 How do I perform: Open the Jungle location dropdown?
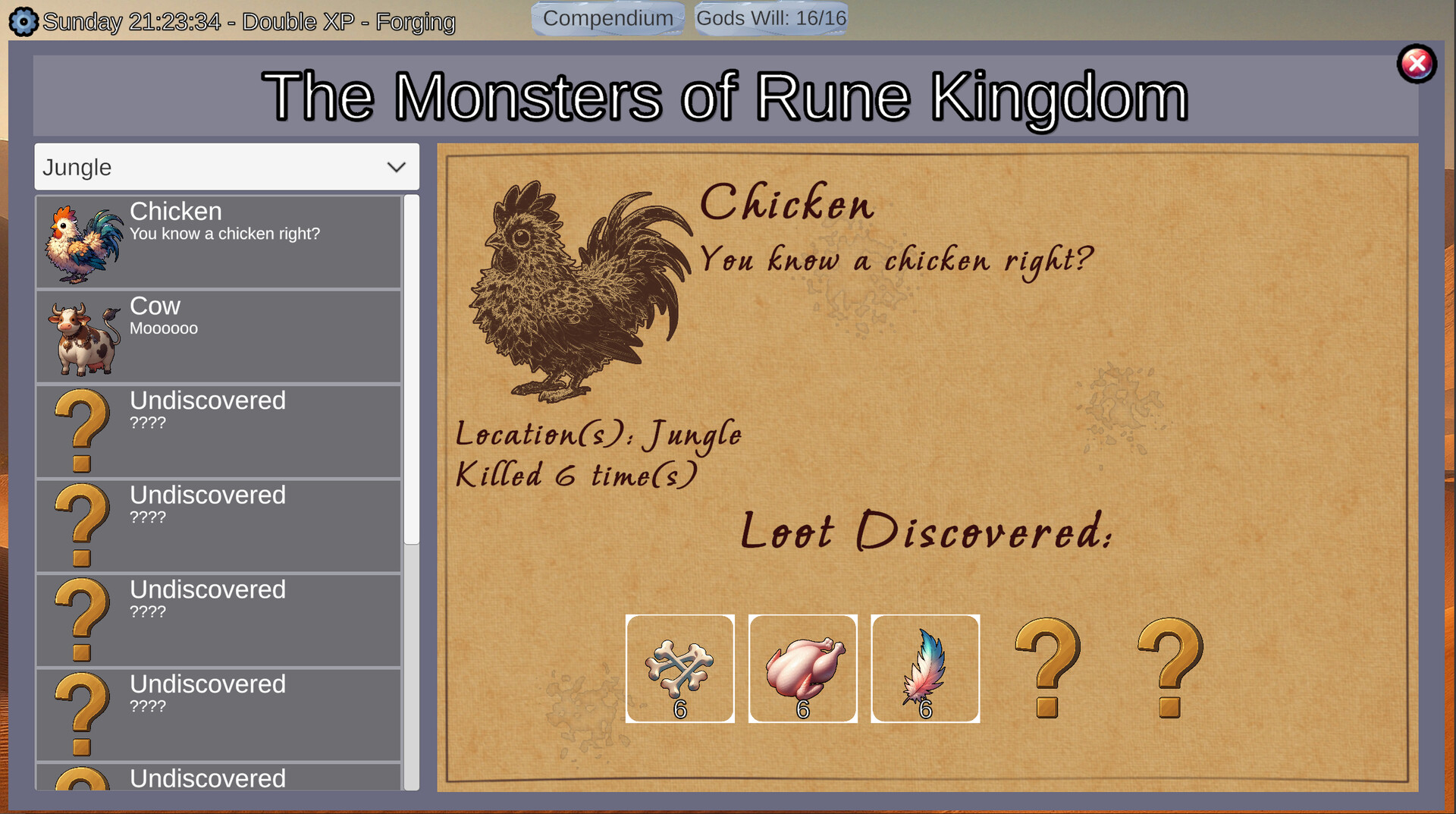[x=225, y=166]
